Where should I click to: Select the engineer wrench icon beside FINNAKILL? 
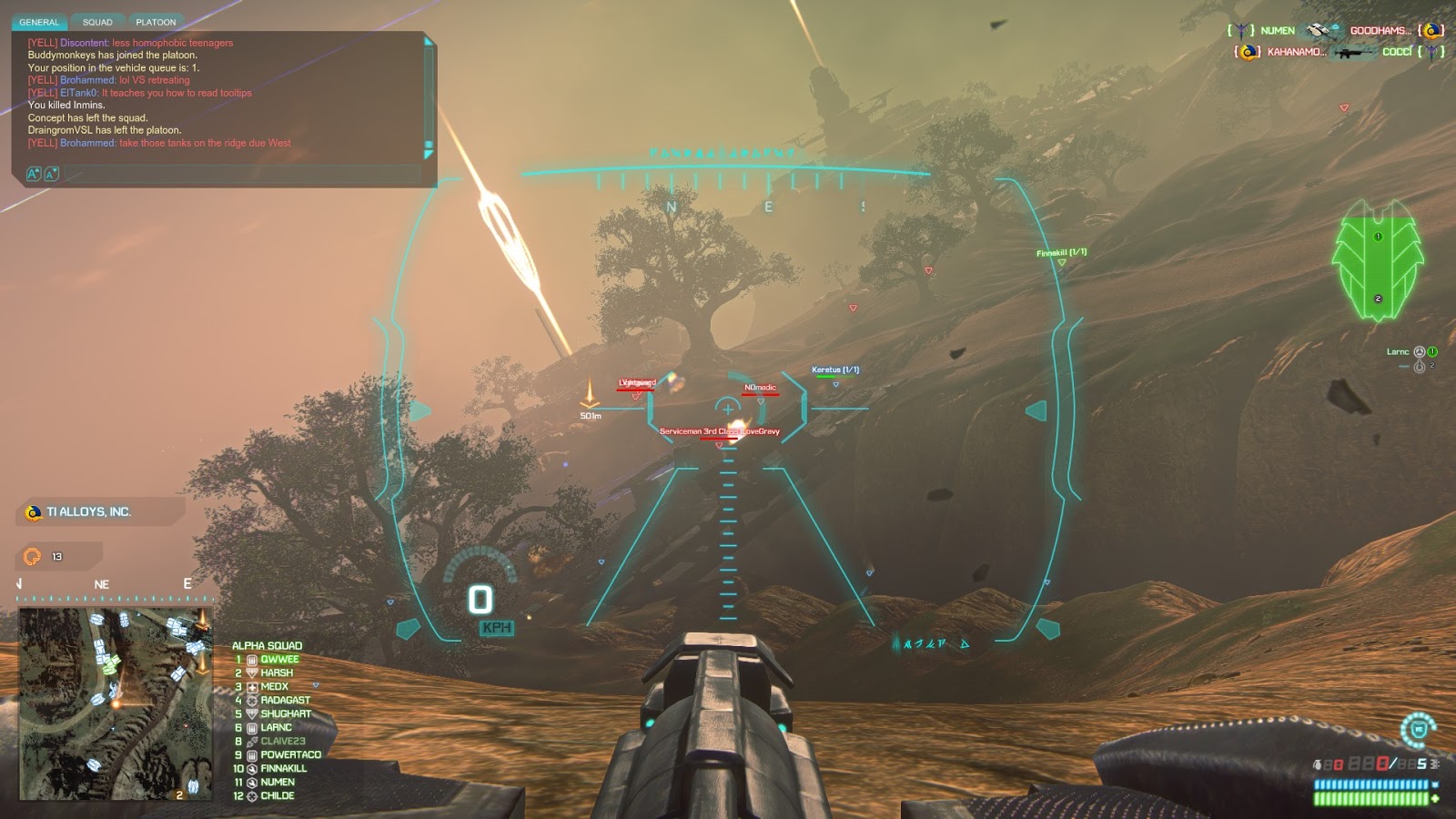(x=252, y=768)
